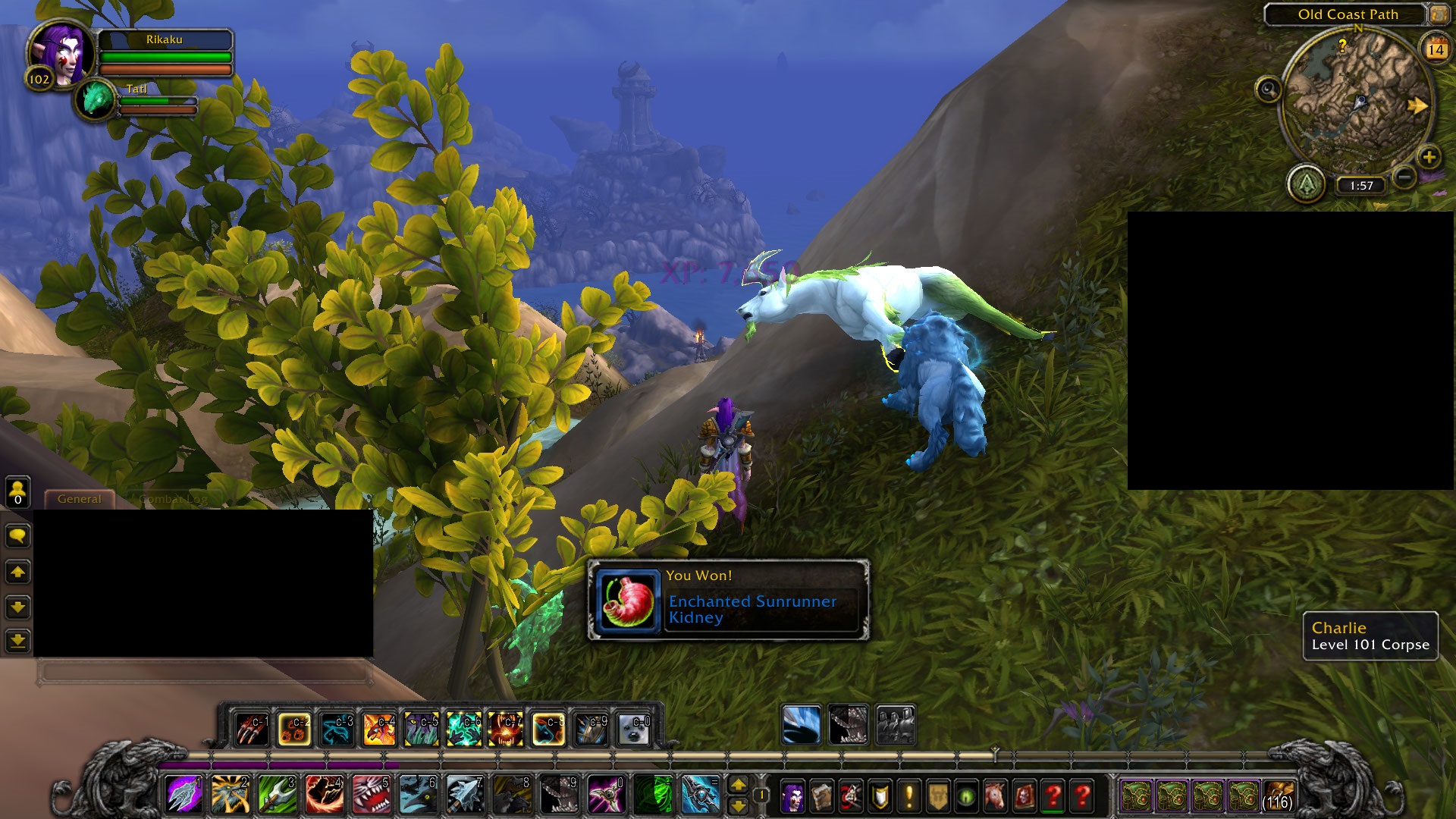
Task: Open the minimap tracking magnifier button
Action: pyautogui.click(x=1268, y=89)
